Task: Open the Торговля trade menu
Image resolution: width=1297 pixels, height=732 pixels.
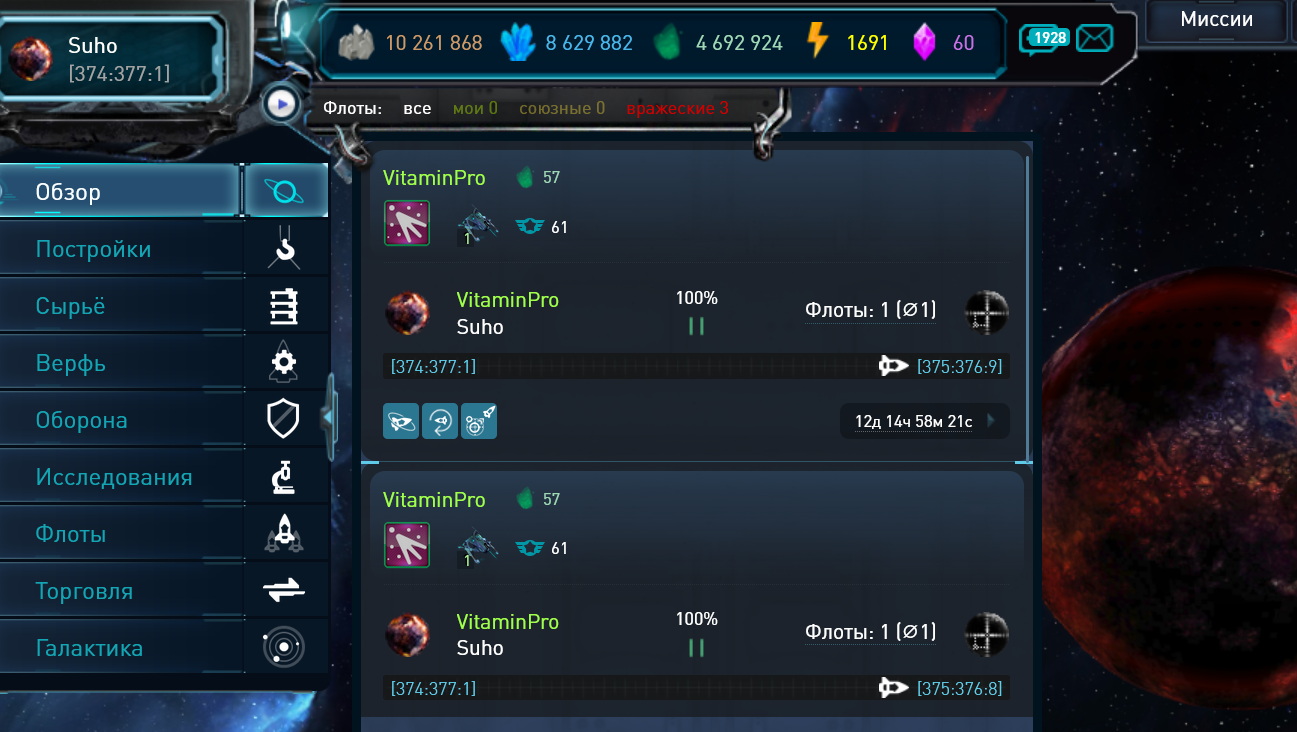Action: coord(120,591)
